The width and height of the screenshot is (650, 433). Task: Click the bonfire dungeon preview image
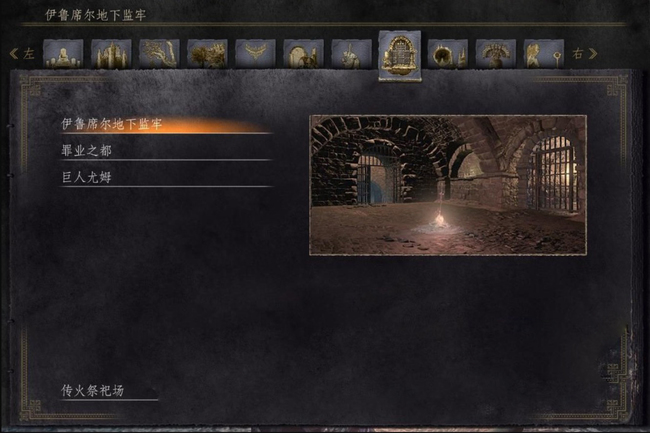click(x=447, y=184)
